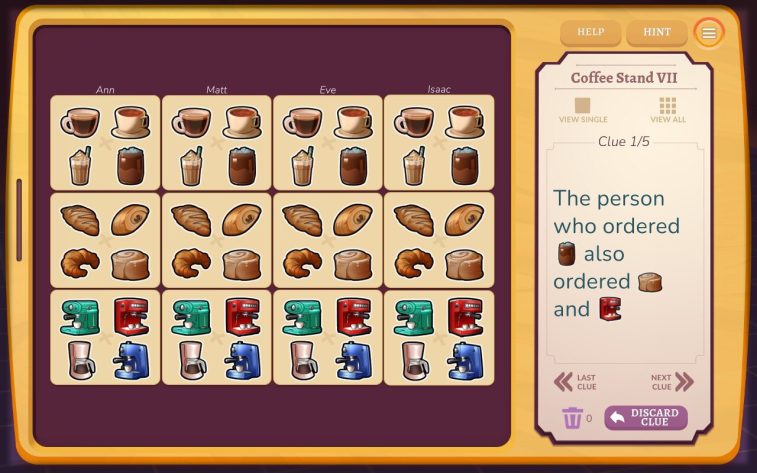Open the hamburger menu
This screenshot has height=473, width=757.
pyautogui.click(x=709, y=33)
